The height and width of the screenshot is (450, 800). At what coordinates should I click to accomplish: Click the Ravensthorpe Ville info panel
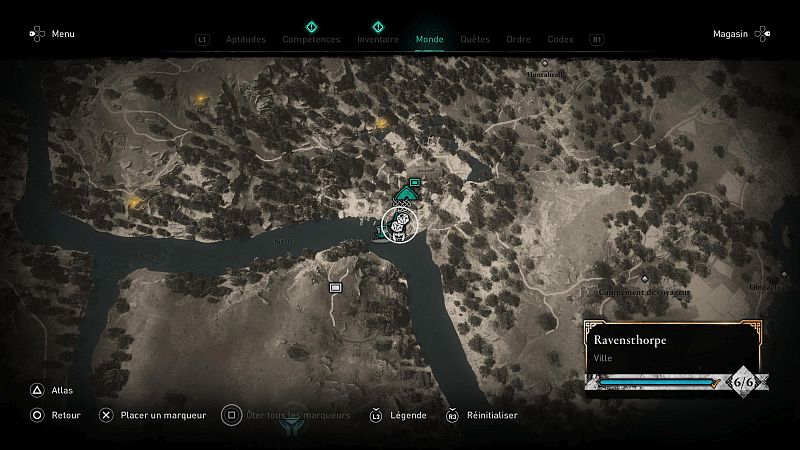pyautogui.click(x=672, y=347)
